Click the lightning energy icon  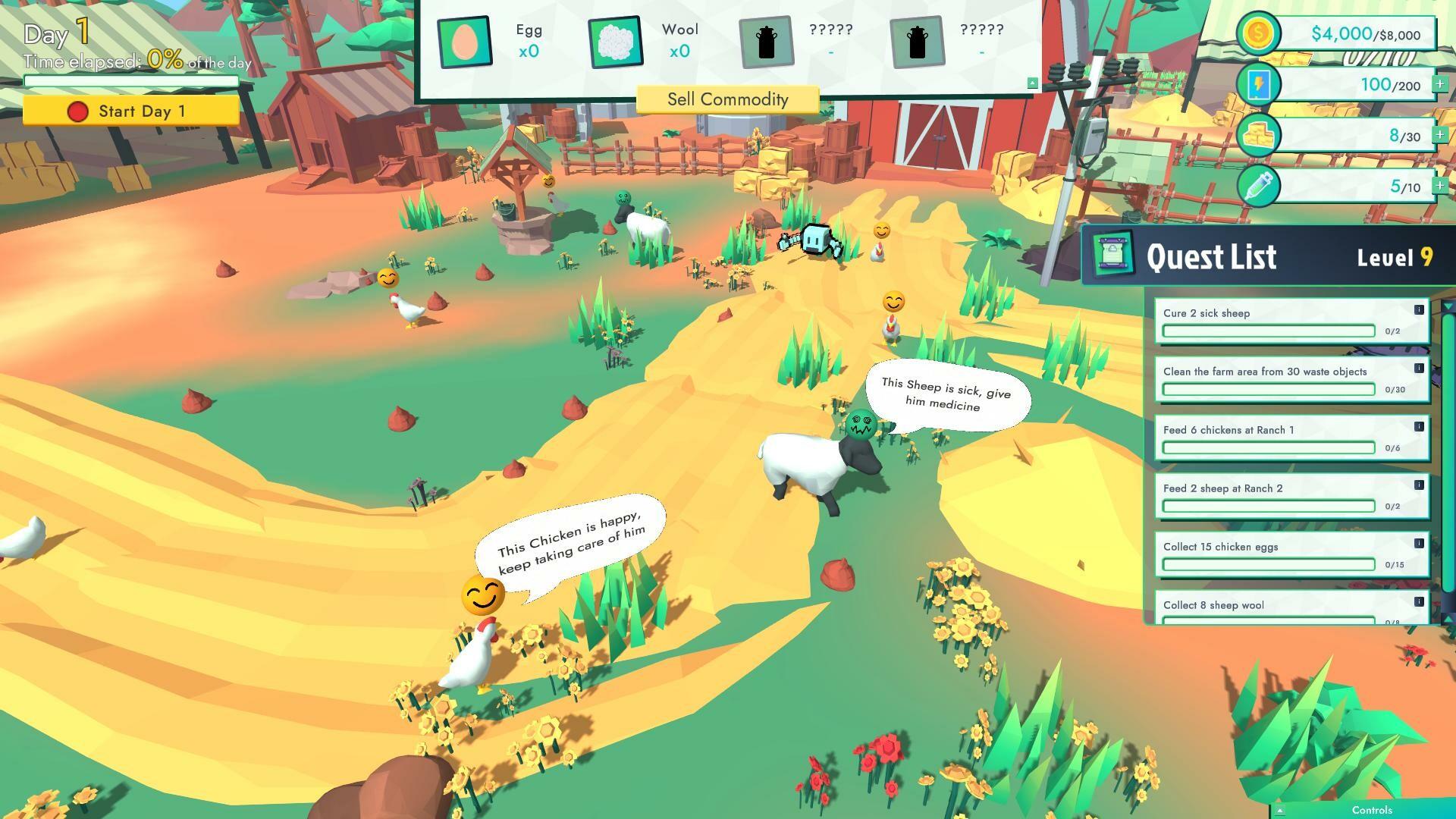click(1259, 83)
